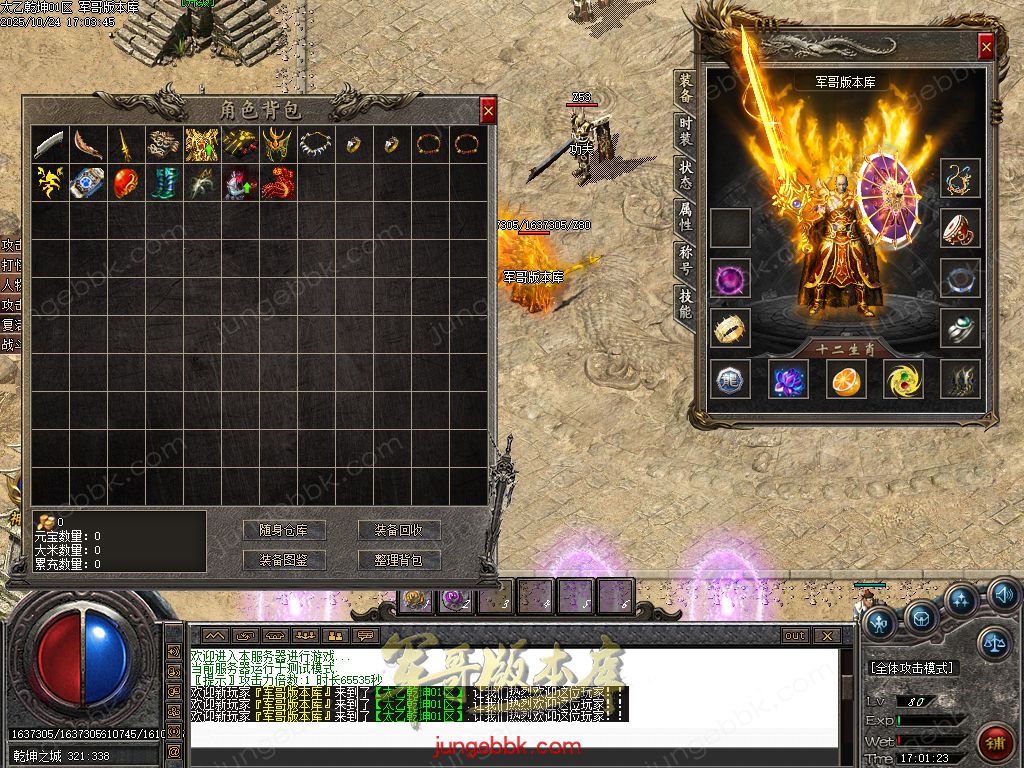Viewport: 1024px width, 768px height.
Task: Open the 十二生肖 zodiac button
Action: click(x=845, y=349)
